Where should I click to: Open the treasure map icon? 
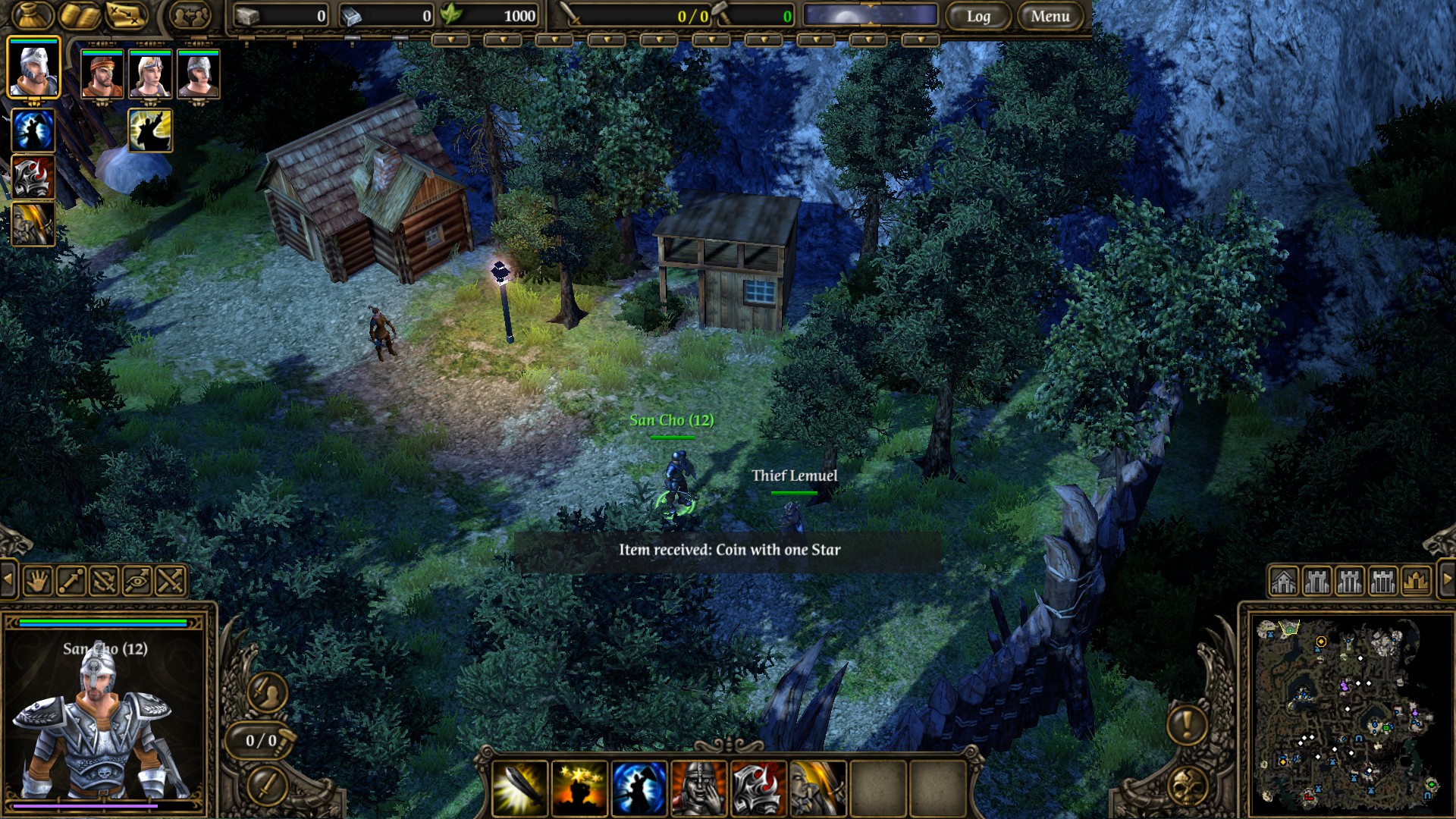tap(125, 15)
